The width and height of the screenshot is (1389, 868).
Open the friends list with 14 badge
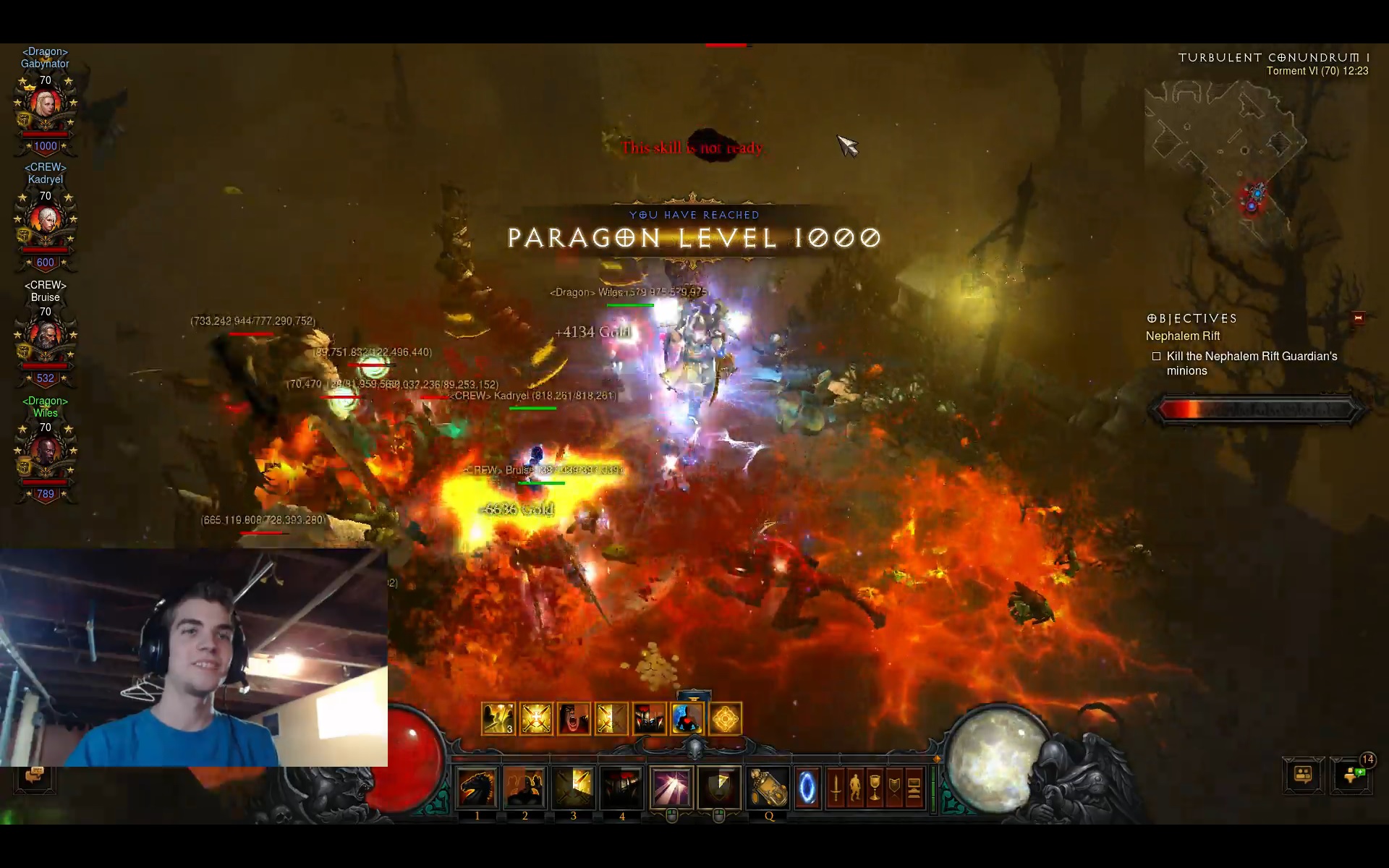click(x=1352, y=775)
